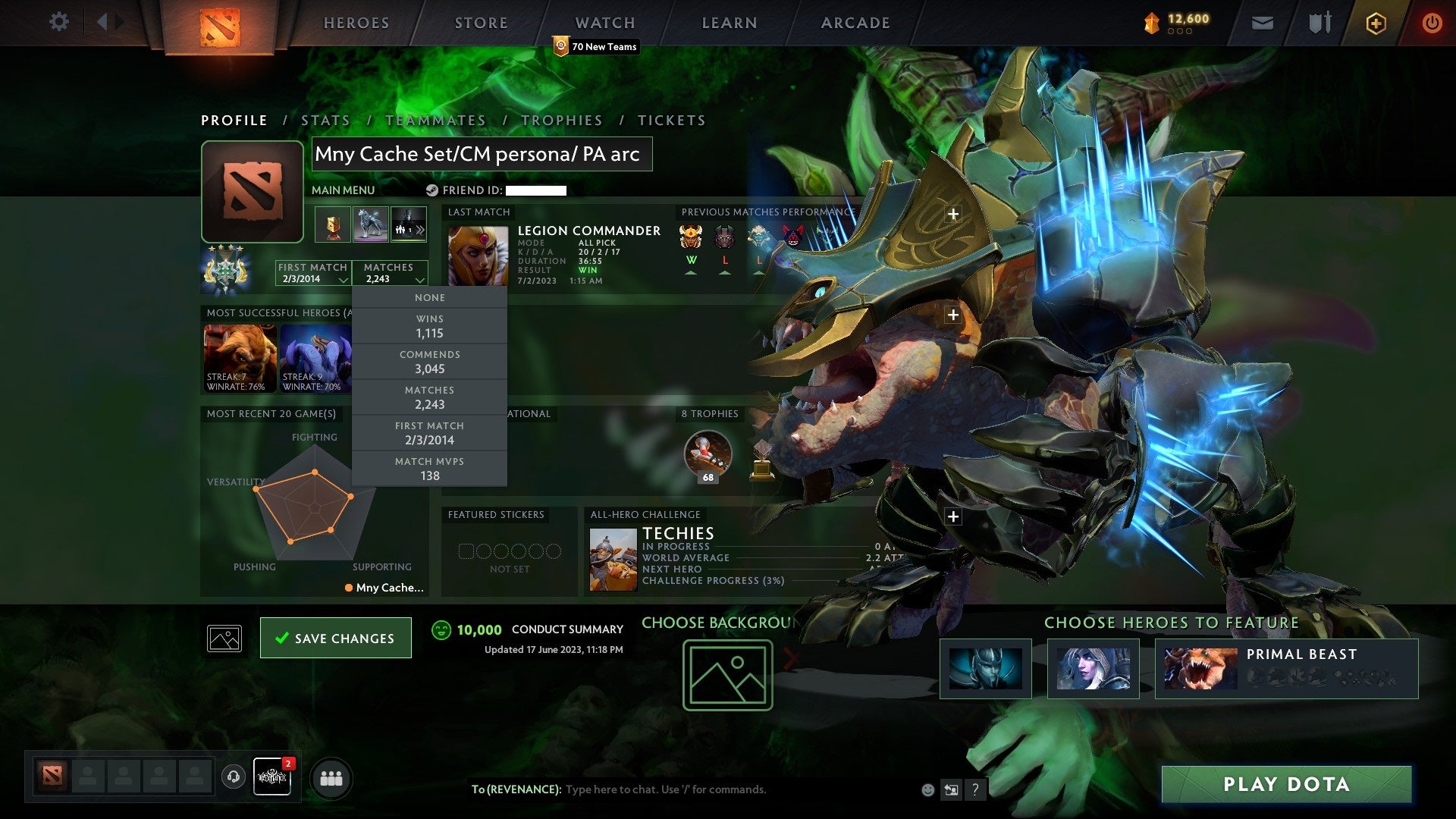Select the Phantom Assassin featured hero portrait
This screenshot has height=819, width=1456.
pyautogui.click(x=985, y=670)
